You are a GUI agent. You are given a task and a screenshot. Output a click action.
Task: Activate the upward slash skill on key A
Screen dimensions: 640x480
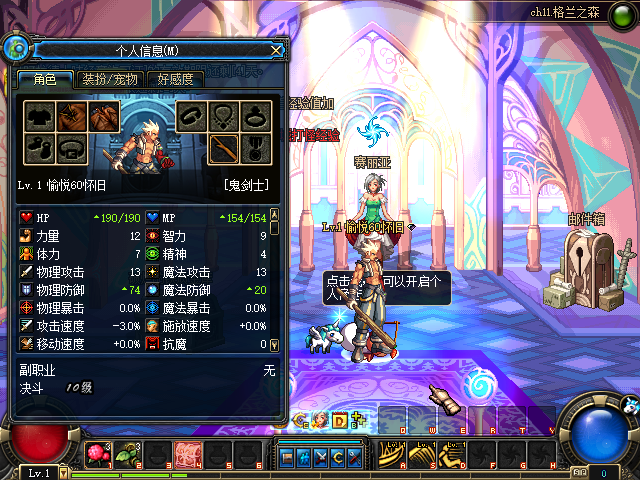tap(391, 455)
